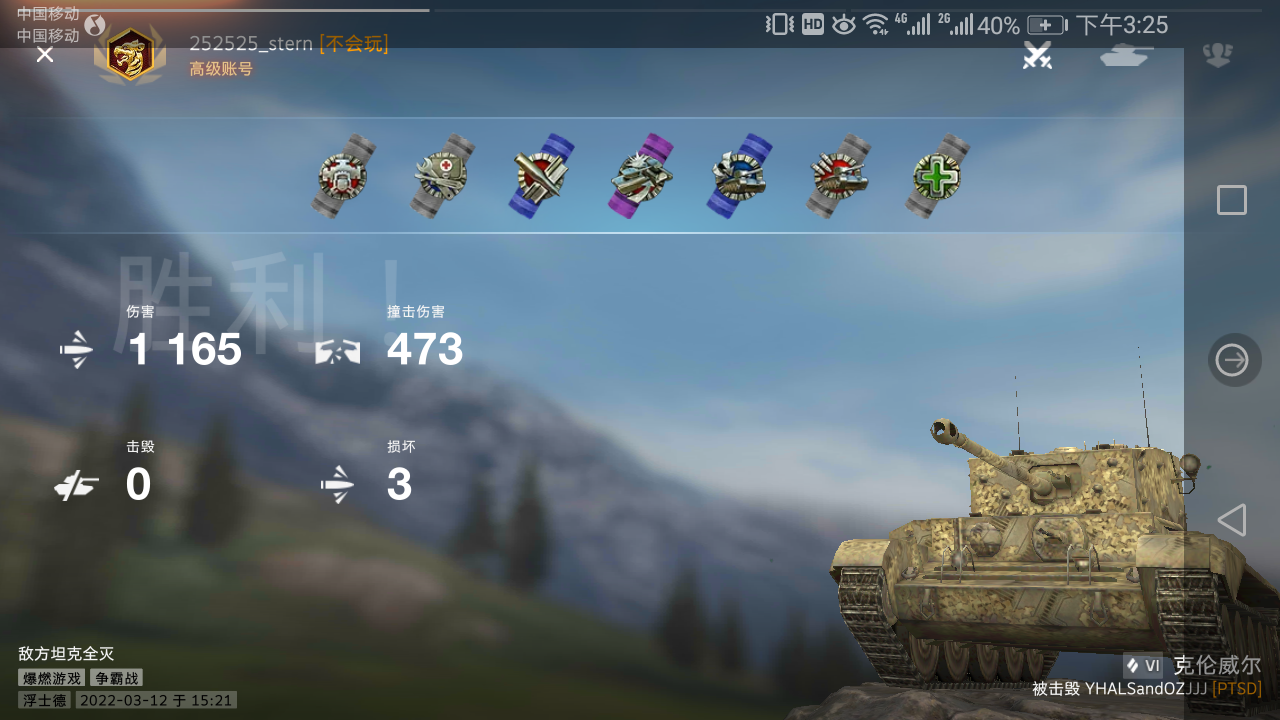Click the damage received arrow icon beside 3
Viewport: 1280px width, 720px height.
tap(338, 483)
